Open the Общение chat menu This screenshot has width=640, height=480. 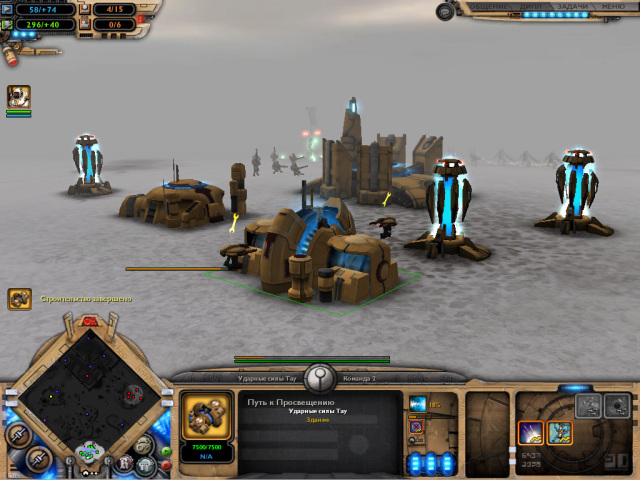(x=489, y=6)
